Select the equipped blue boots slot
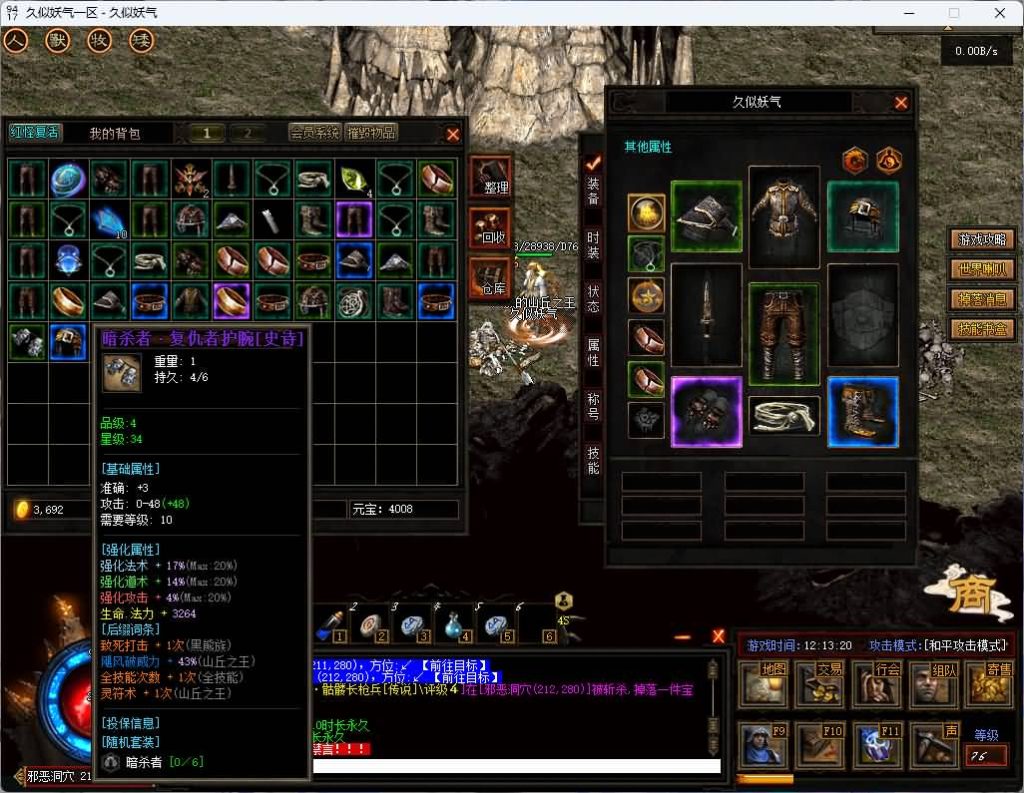The image size is (1024, 793). pos(863,412)
